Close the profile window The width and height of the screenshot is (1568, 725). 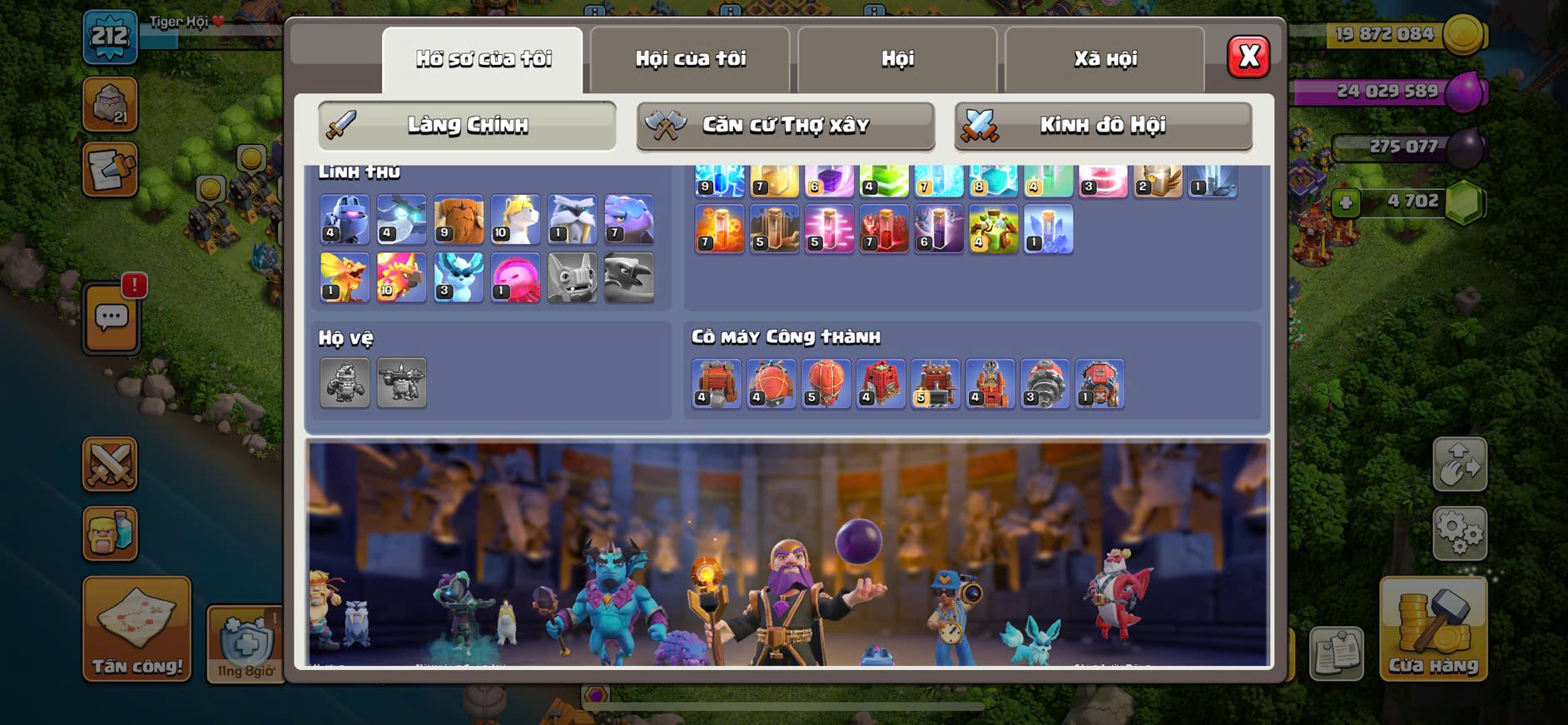(1248, 57)
